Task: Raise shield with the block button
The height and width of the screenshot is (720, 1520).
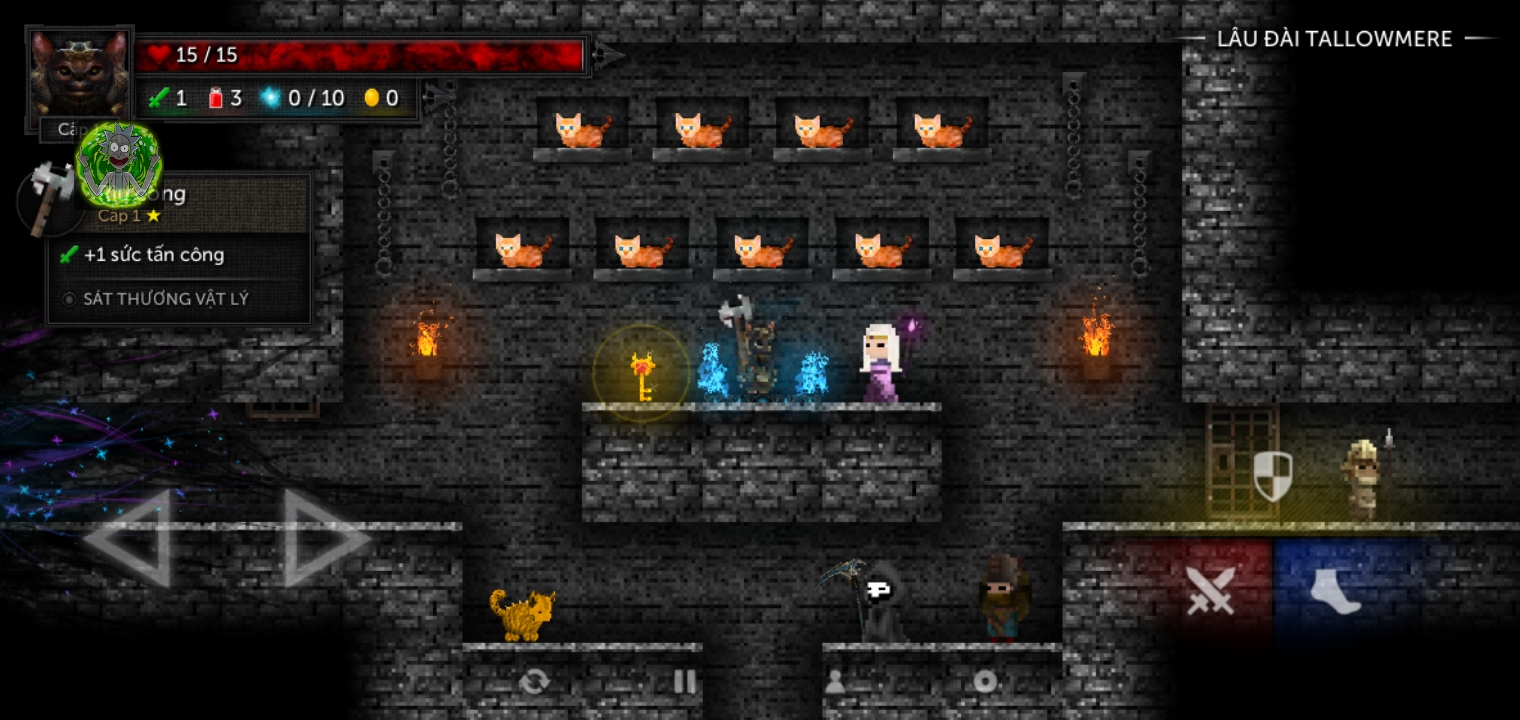Action: [x=1272, y=476]
